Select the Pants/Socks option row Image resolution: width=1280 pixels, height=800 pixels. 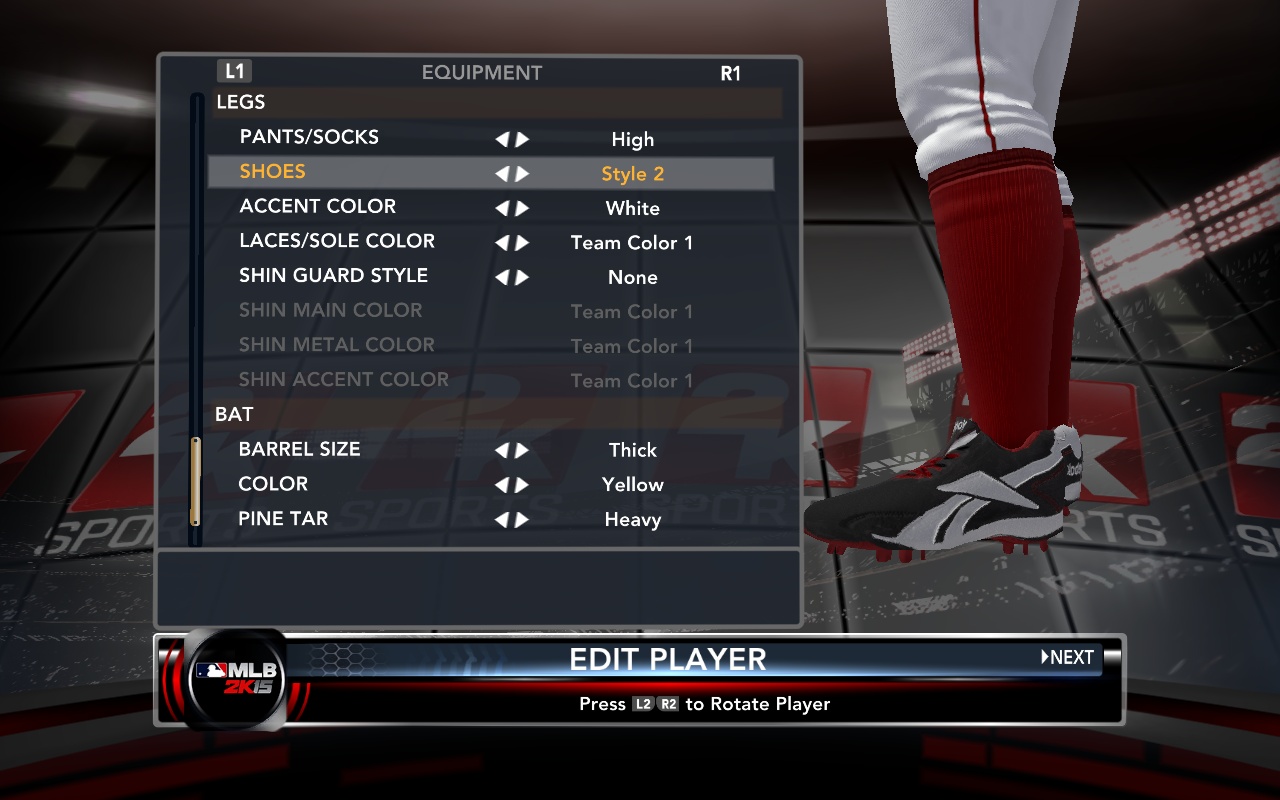(x=309, y=138)
